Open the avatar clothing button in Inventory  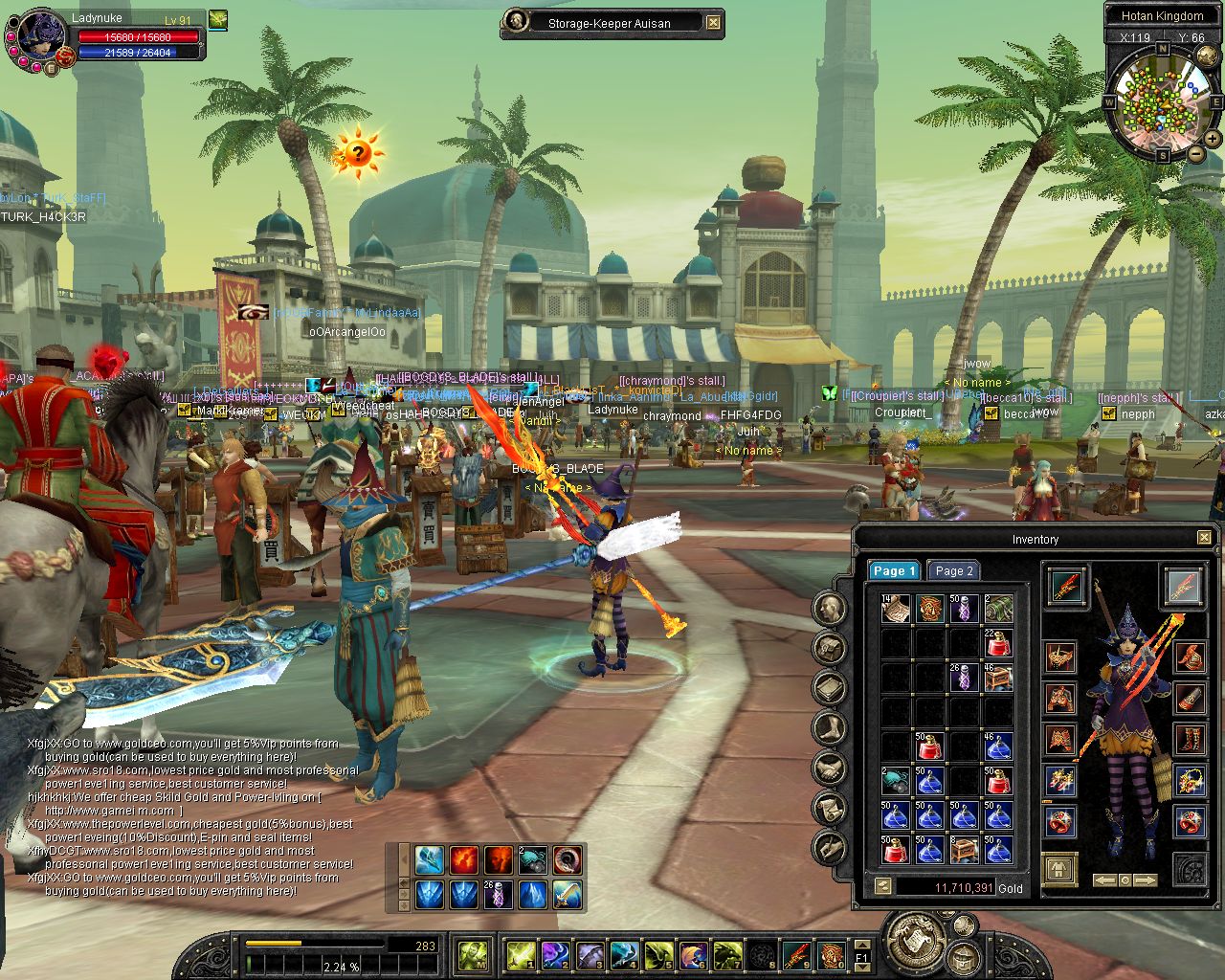(x=1059, y=870)
